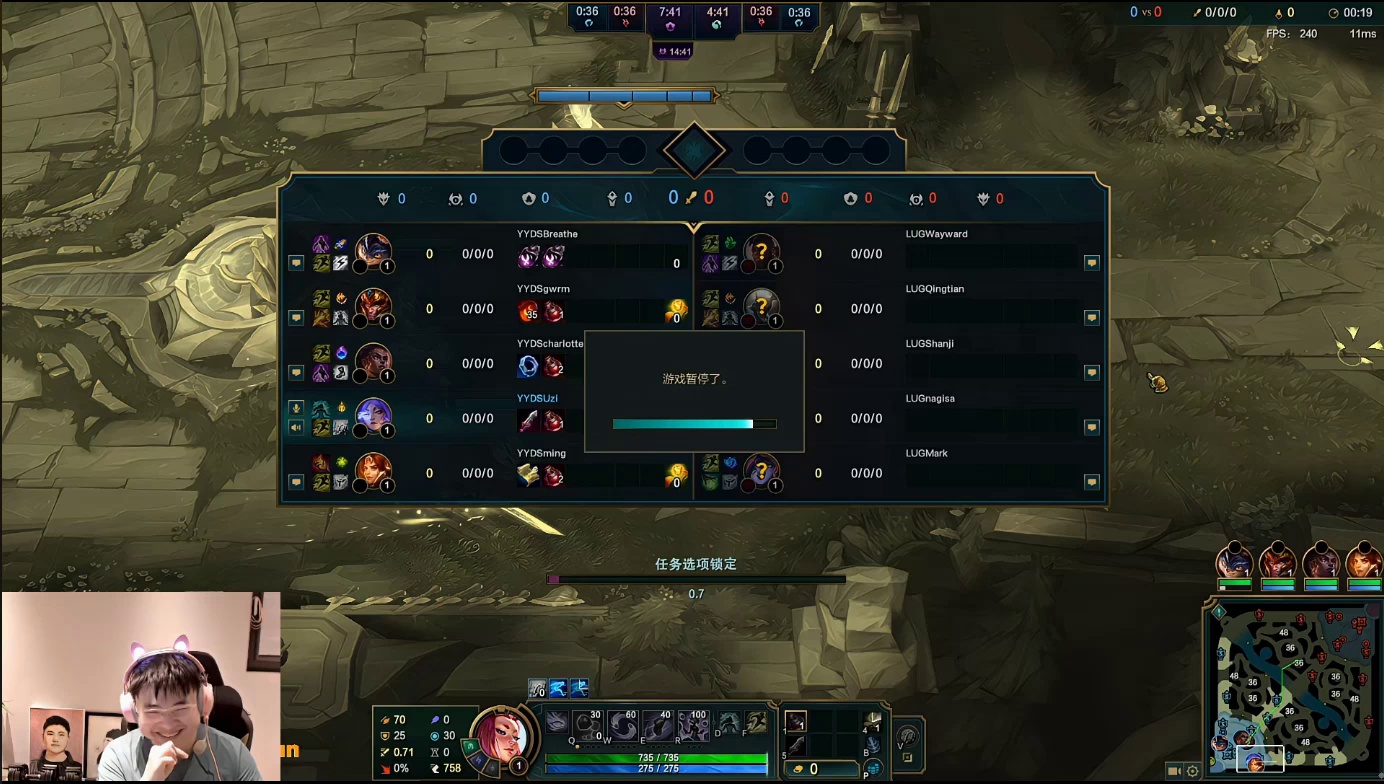The image size is (1384, 784).
Task: Cast the F summoner spell
Action: point(756,723)
